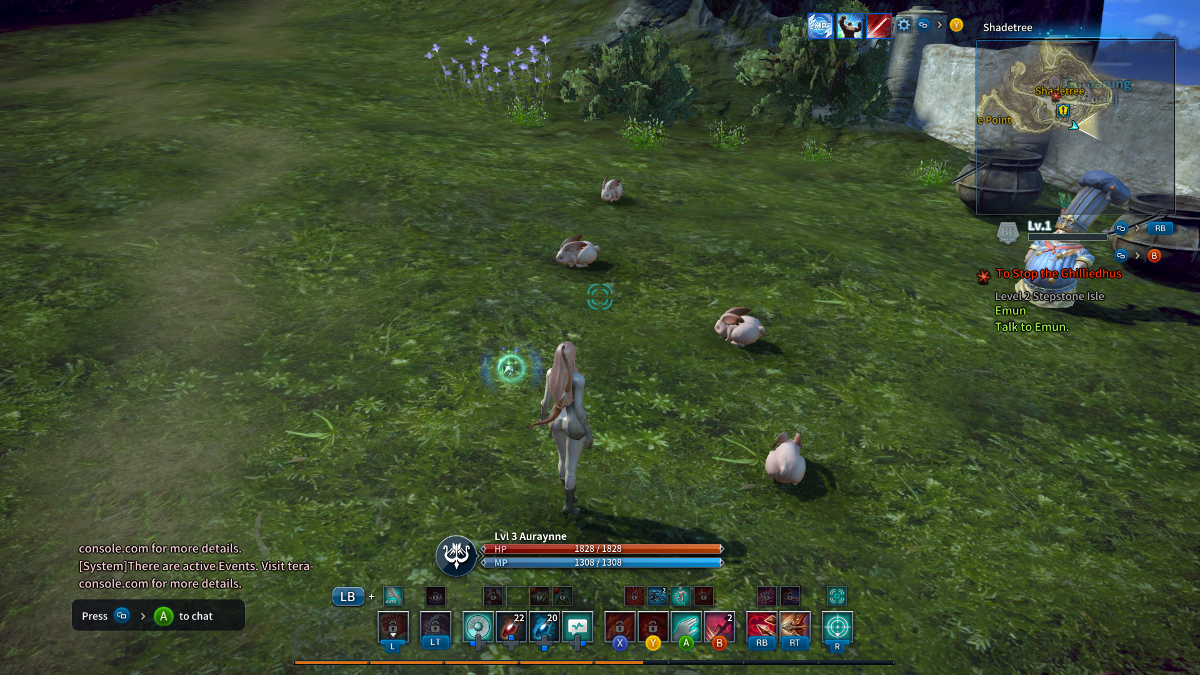1200x675 pixels.
Task: Select the flexing strongman buff icon
Action: click(x=850, y=26)
